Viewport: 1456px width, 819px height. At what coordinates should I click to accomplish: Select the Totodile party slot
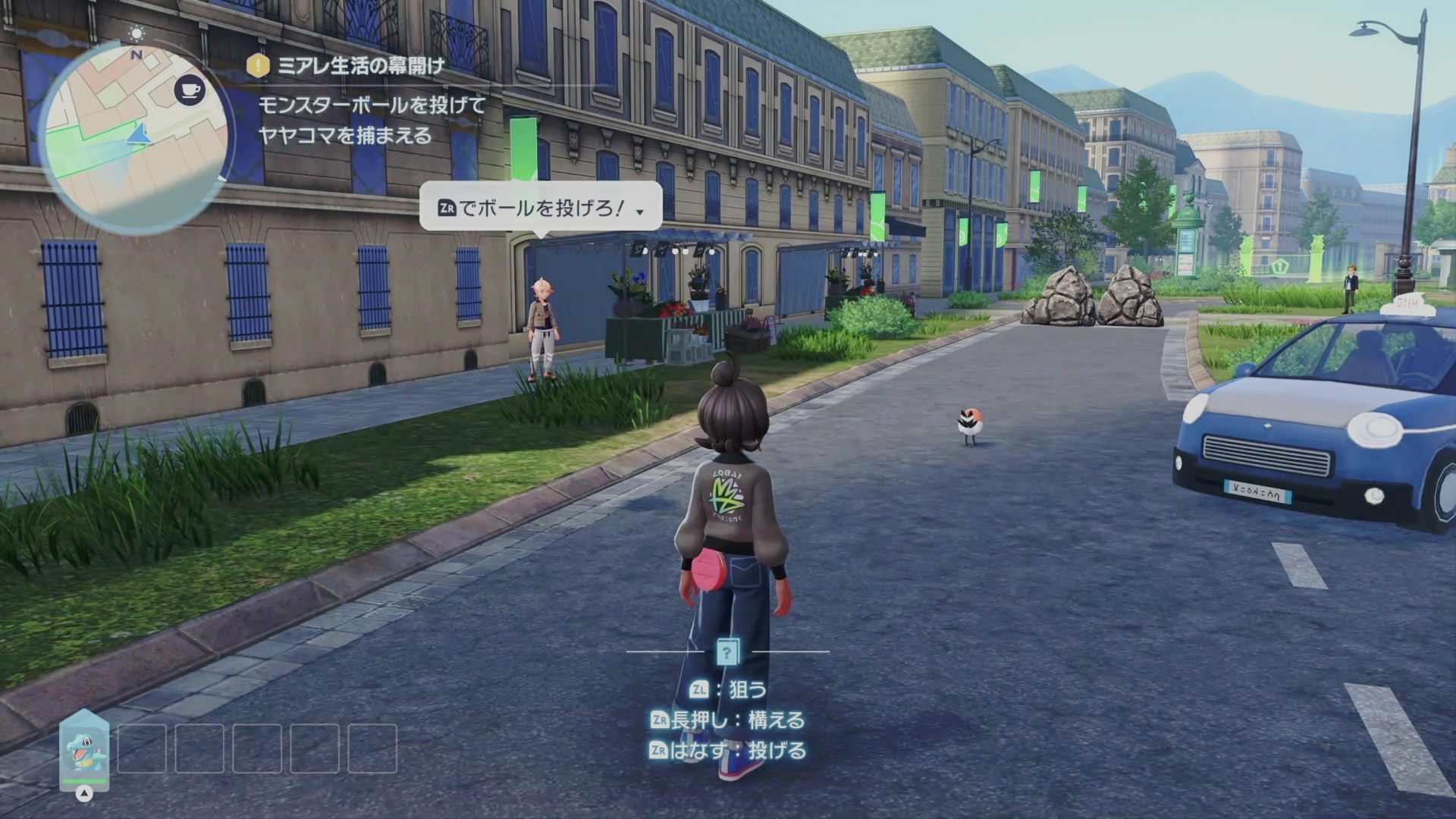pos(84,748)
